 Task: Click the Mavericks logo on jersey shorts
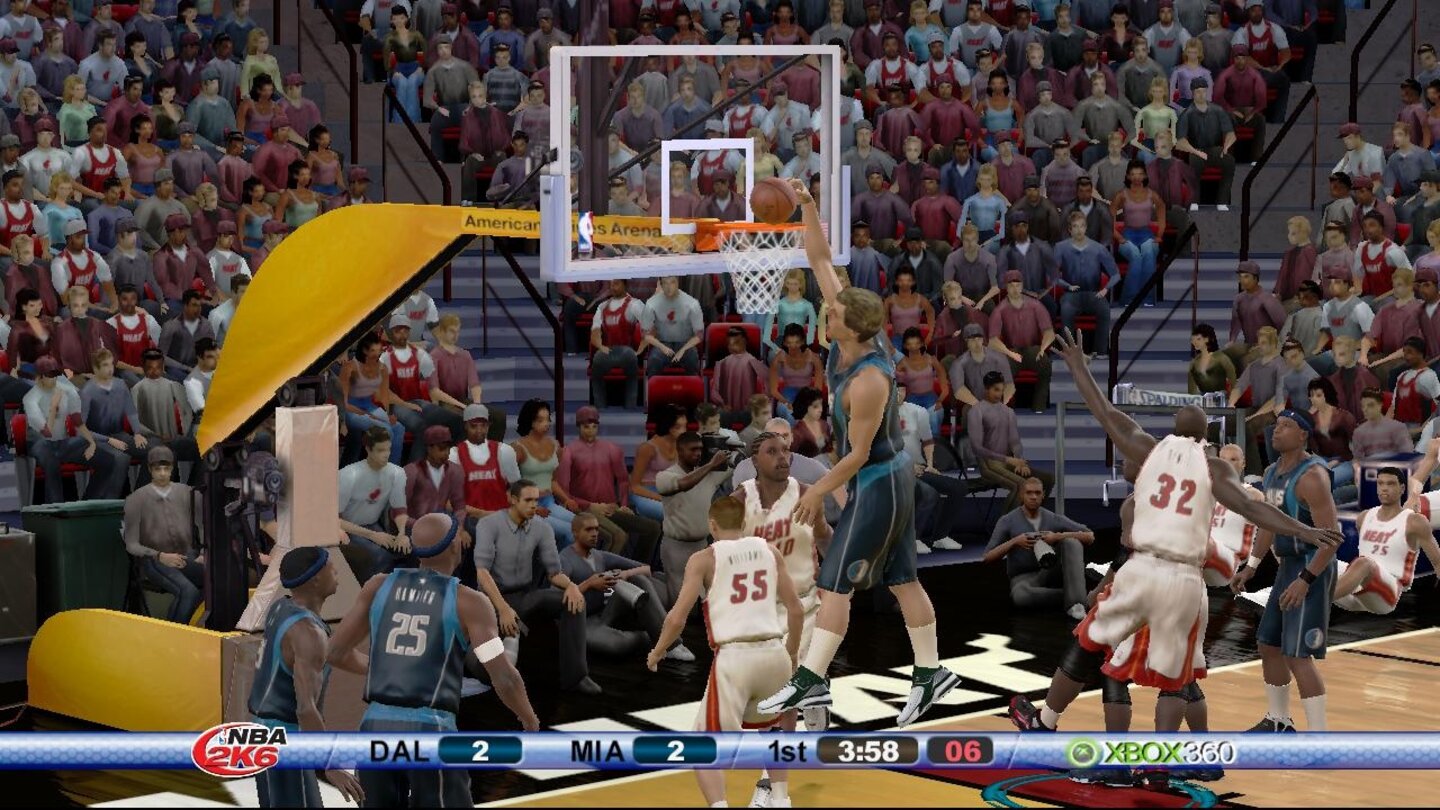pos(856,570)
